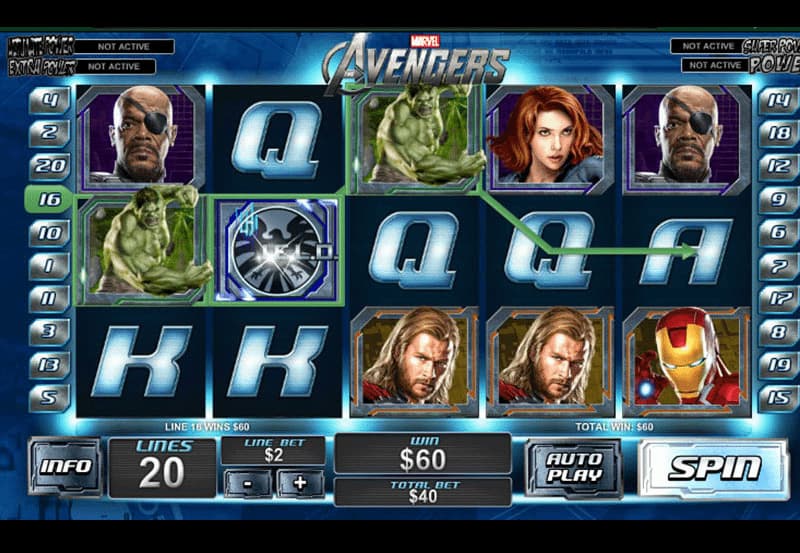Activate payline number 14 marker
The image size is (800, 553).
pos(777,100)
